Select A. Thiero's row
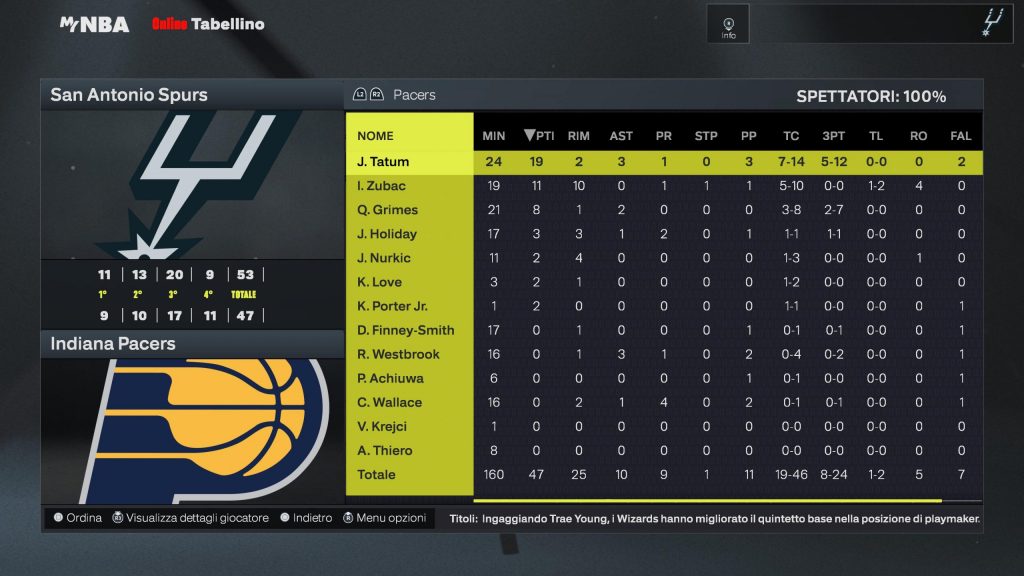The image size is (1024, 576). [385, 450]
